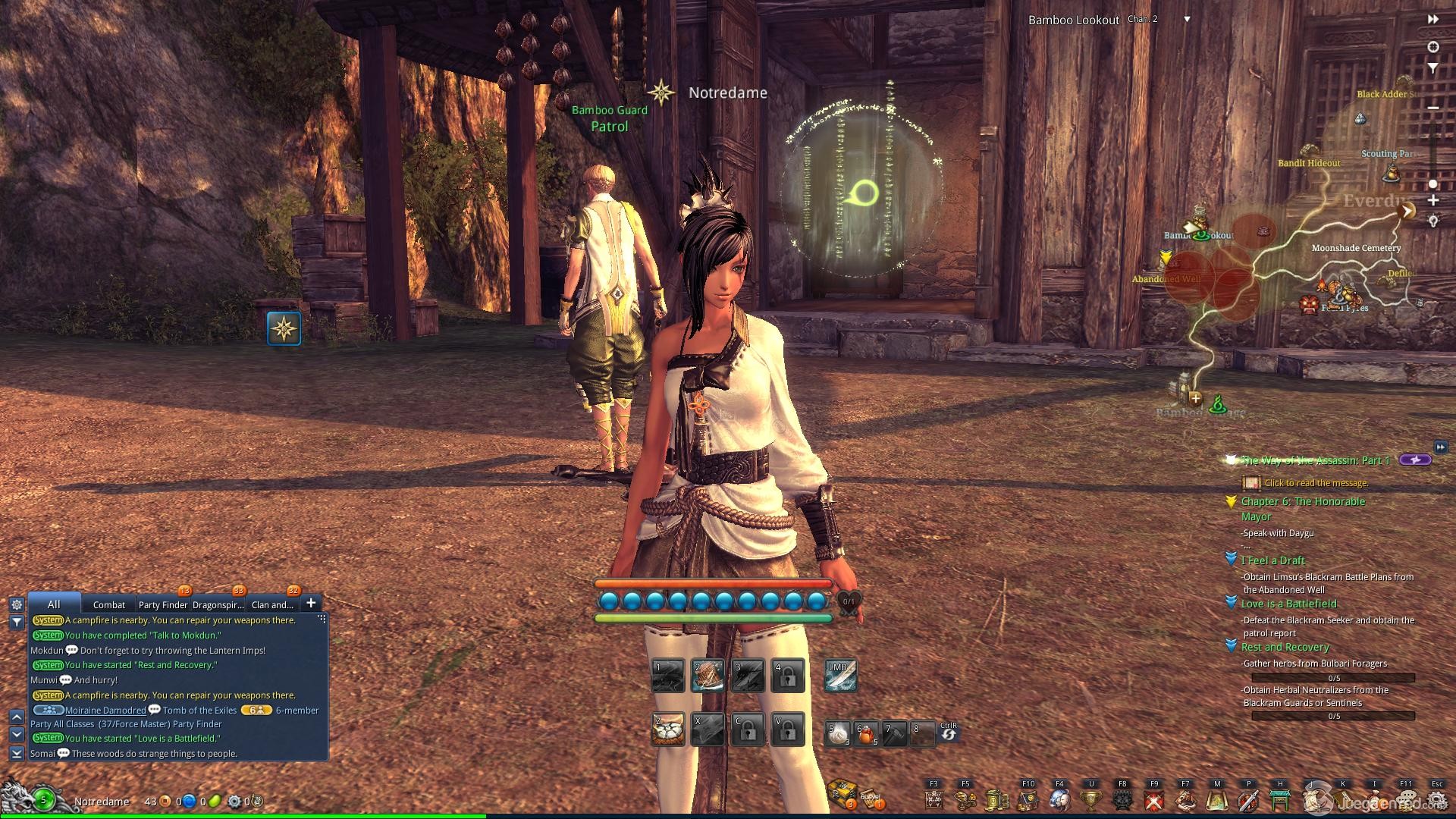
Task: Click to read the message quest notice
Action: (x=1316, y=483)
